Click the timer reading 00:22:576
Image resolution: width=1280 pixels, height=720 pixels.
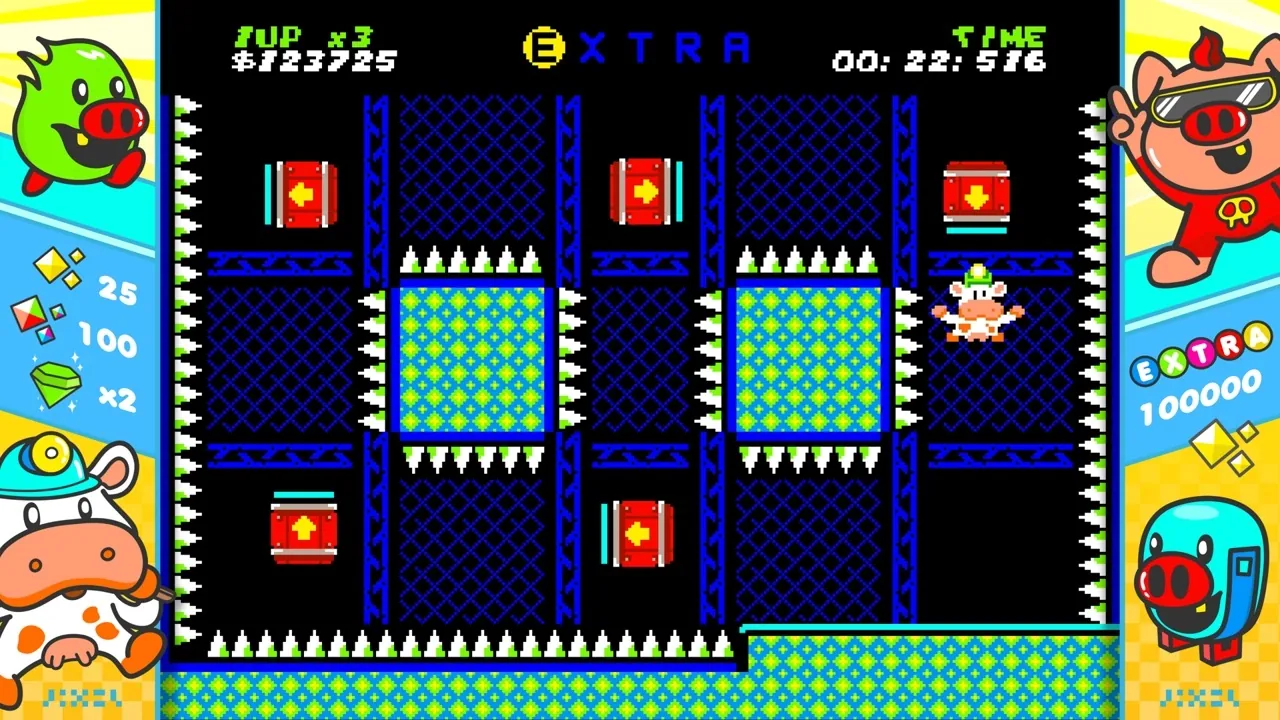[x=940, y=62]
